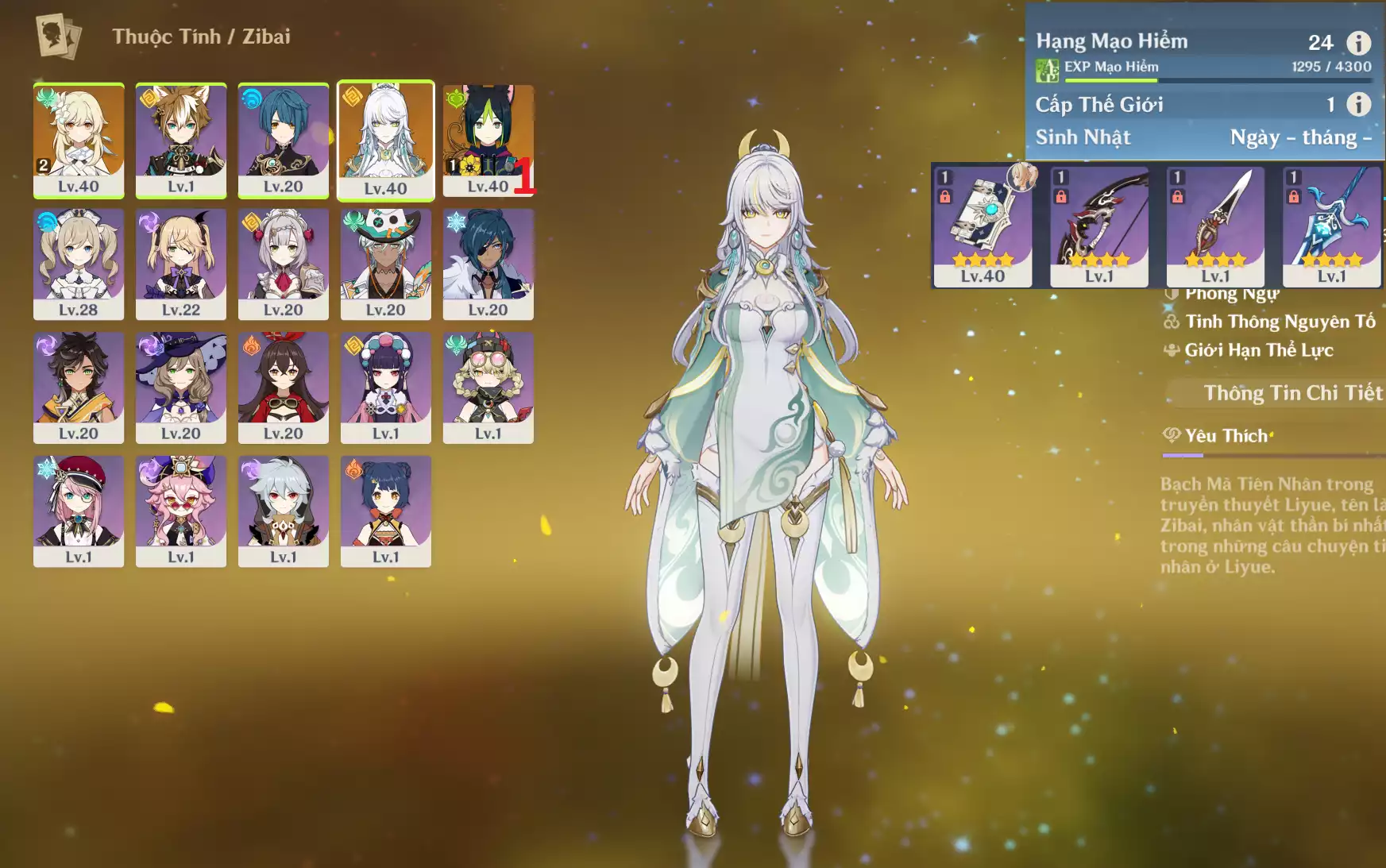Image resolution: width=1386 pixels, height=868 pixels.
Task: Select the Lv.40 catalyst weapon slot
Action: tap(983, 226)
